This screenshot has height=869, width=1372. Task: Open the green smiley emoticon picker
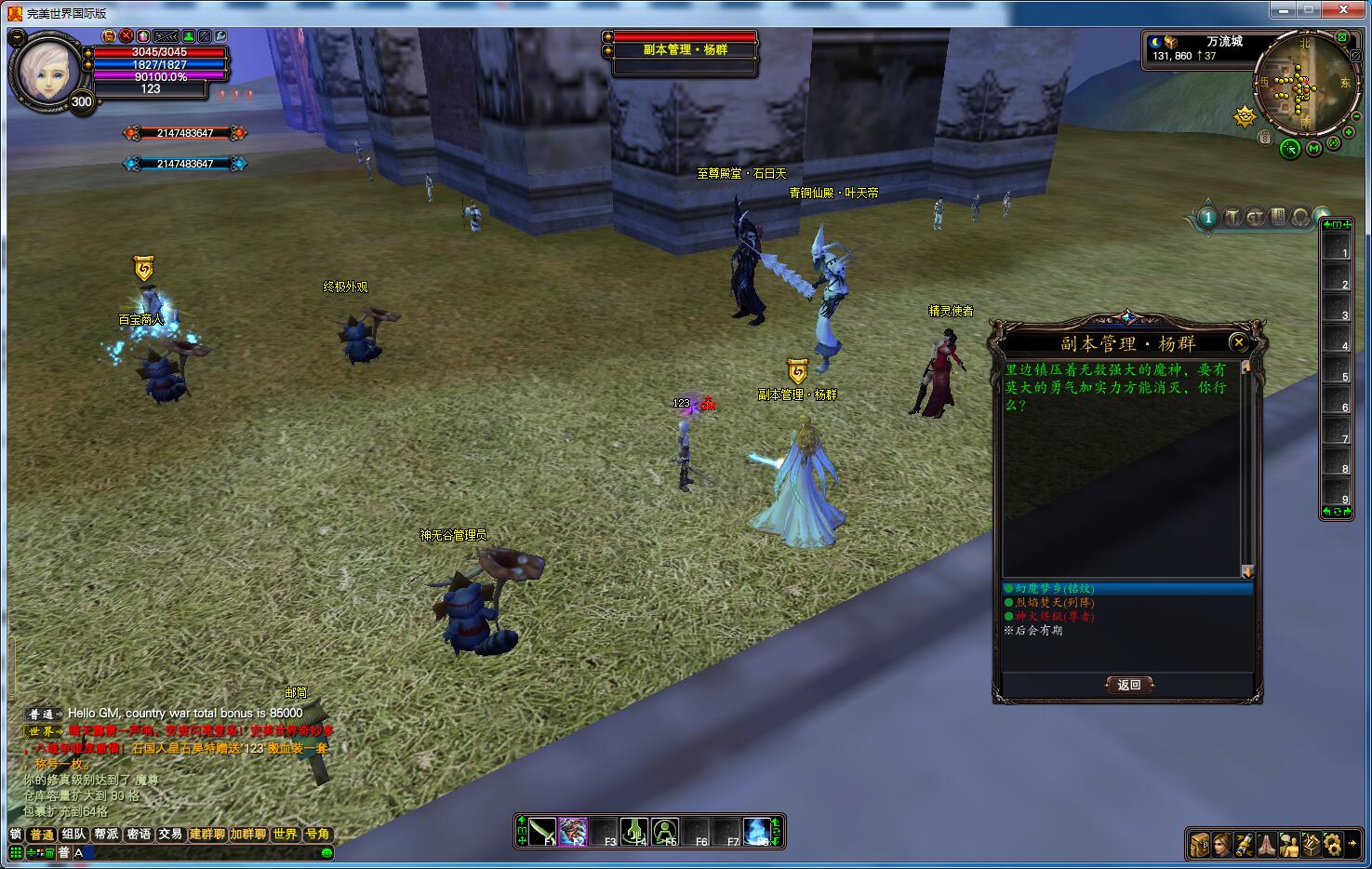point(326,852)
